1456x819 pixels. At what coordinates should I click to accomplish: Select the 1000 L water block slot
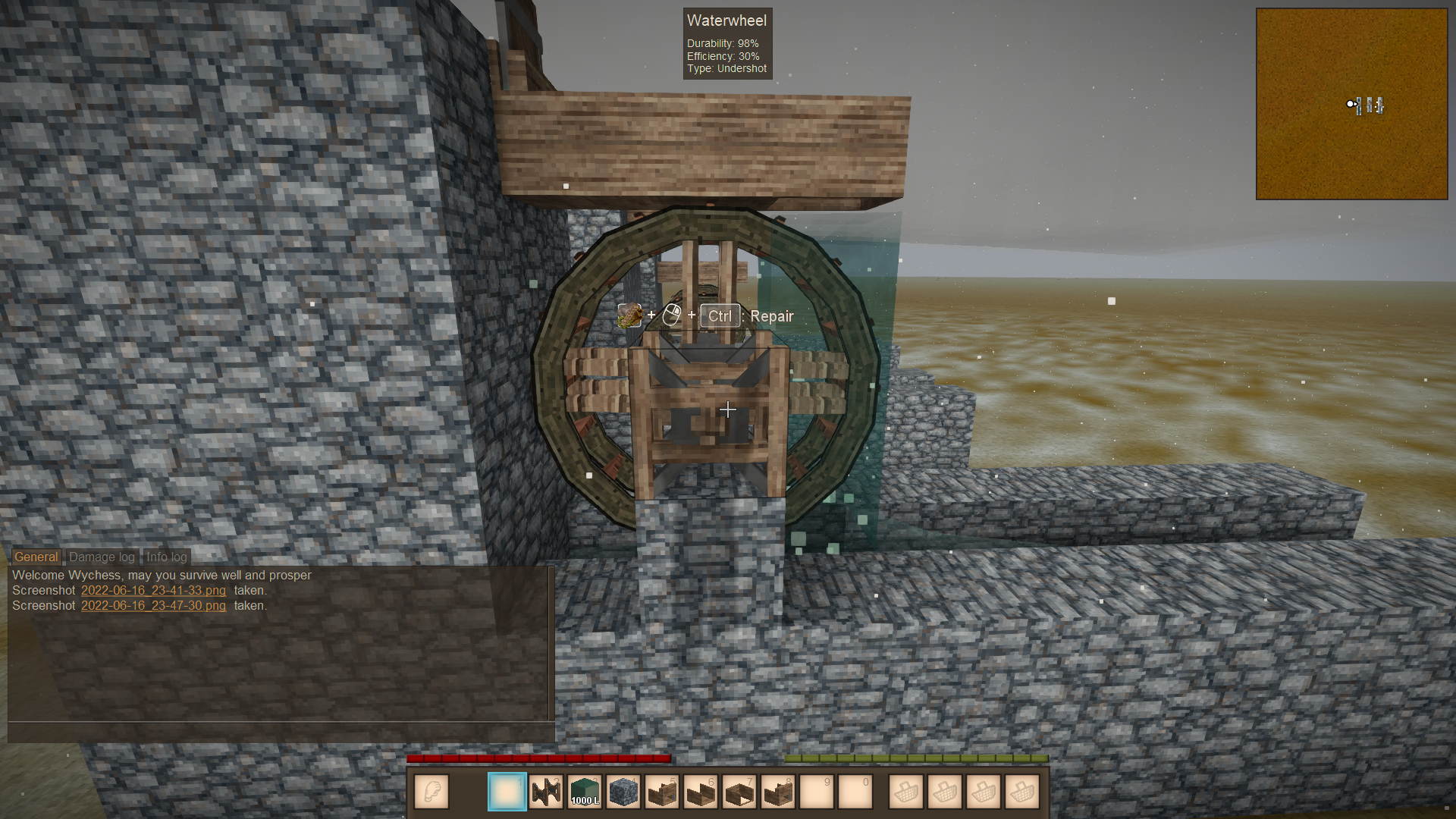585,792
